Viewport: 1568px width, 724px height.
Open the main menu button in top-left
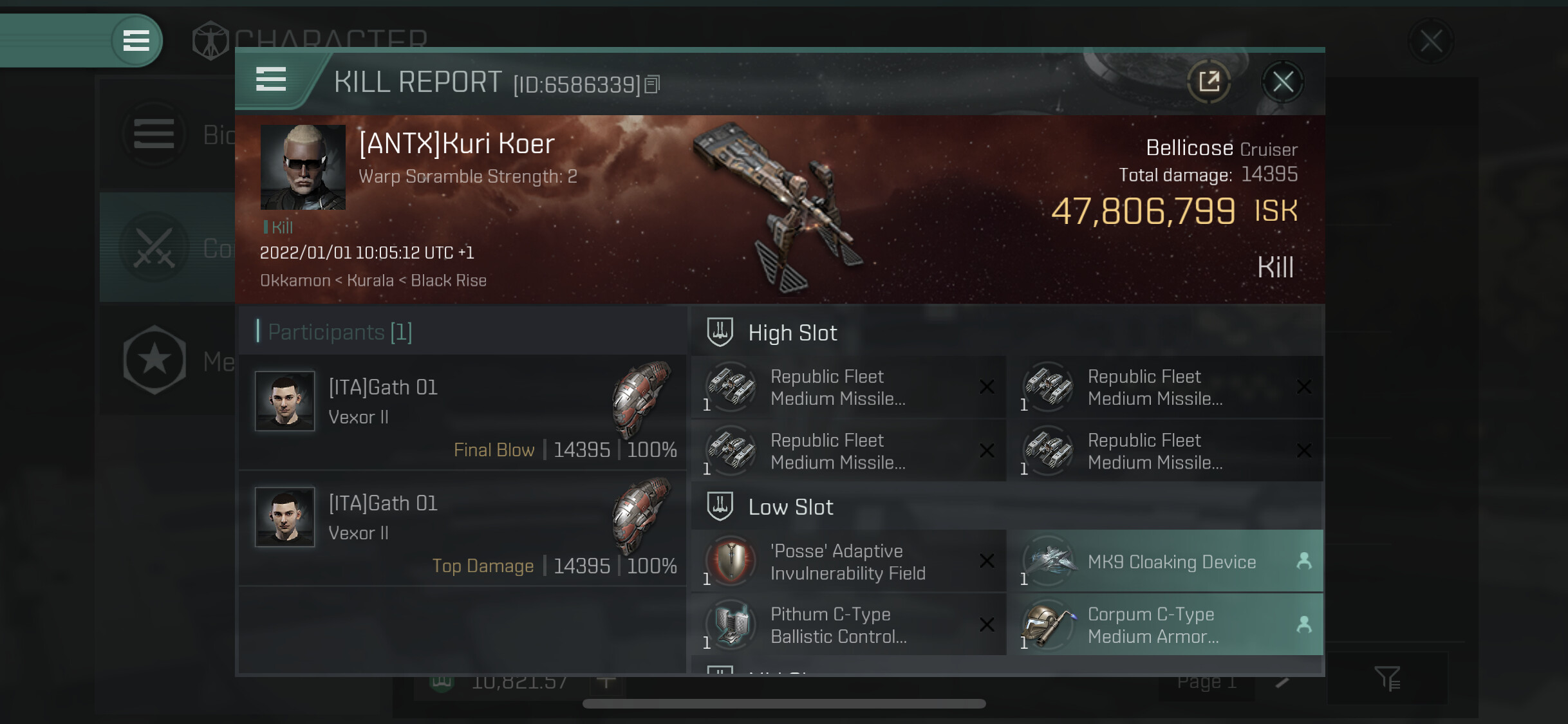point(136,41)
